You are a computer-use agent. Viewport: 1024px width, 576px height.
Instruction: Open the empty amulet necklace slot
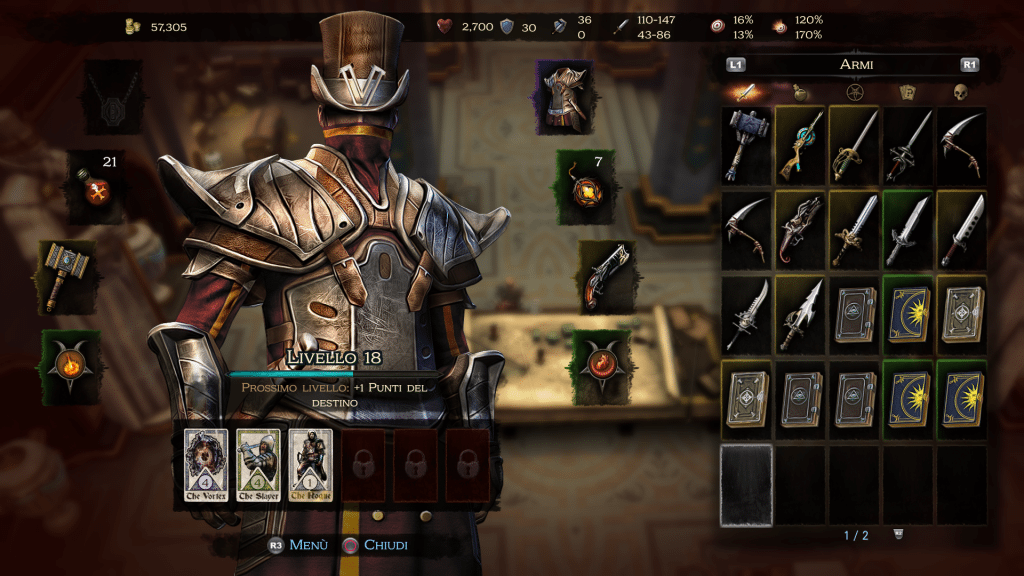click(x=113, y=97)
